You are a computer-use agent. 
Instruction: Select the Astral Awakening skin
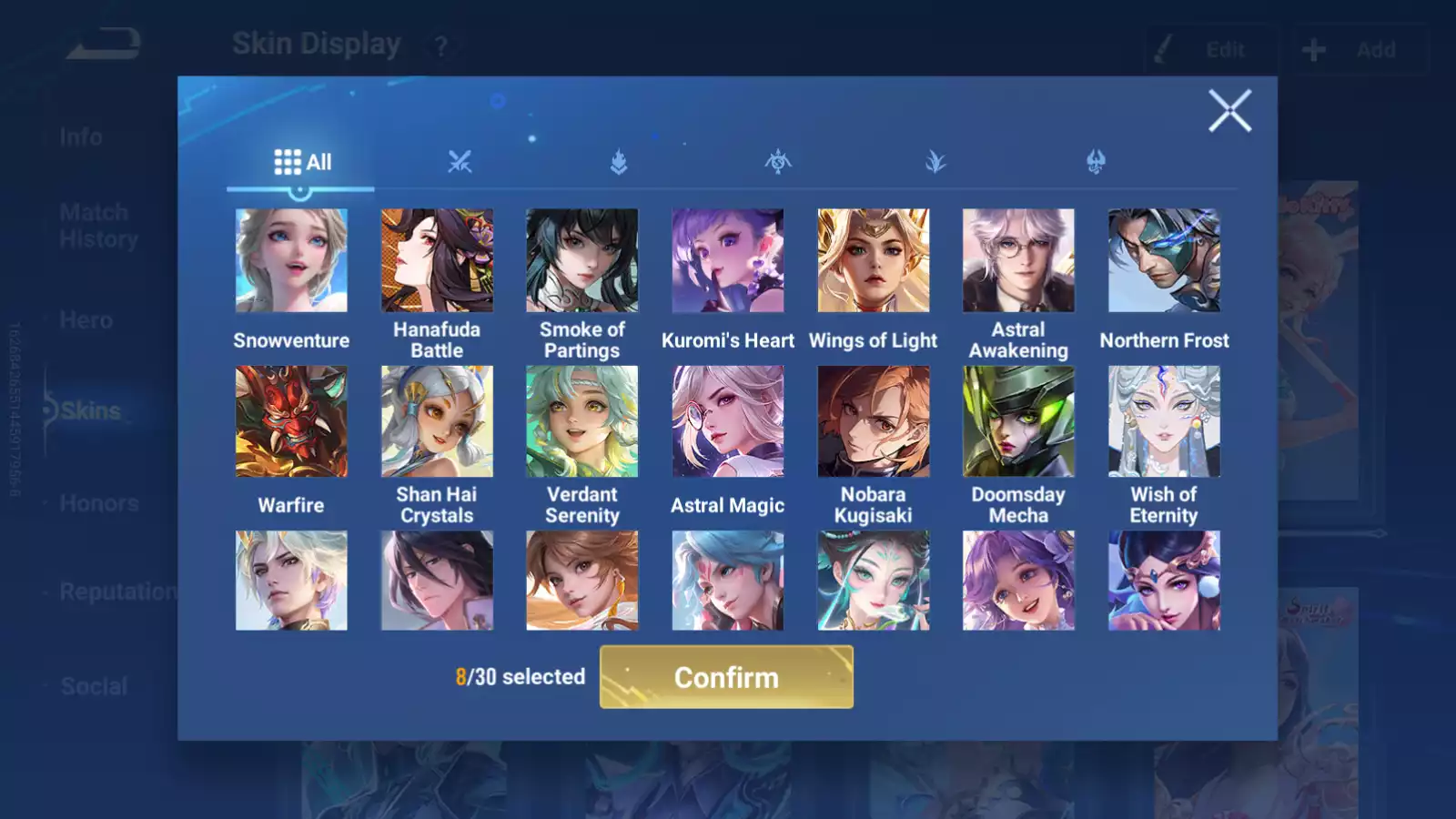point(1018,260)
